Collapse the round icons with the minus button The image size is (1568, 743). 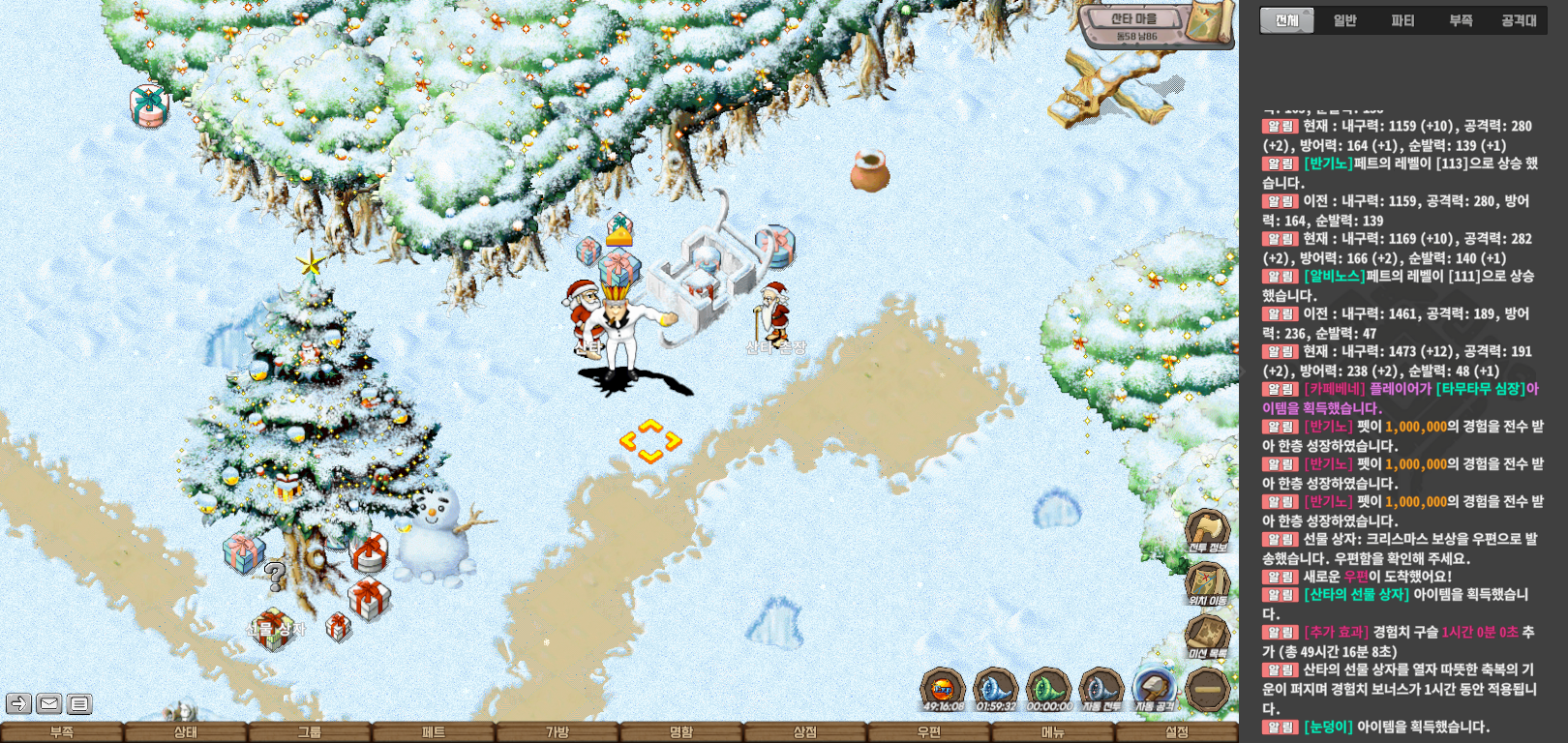1207,690
